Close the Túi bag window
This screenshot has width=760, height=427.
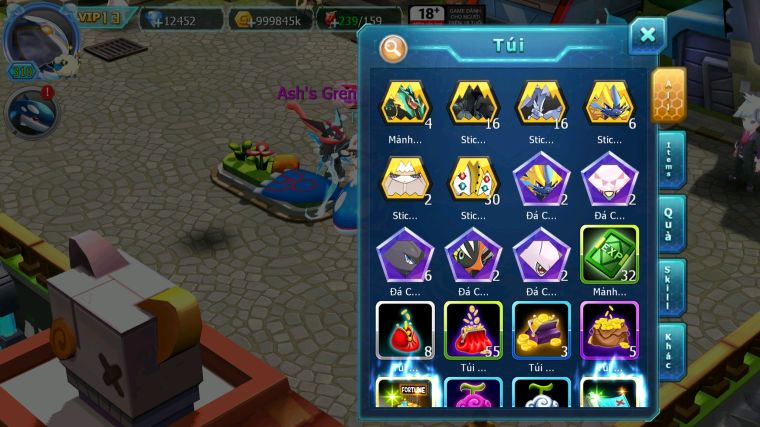tap(647, 36)
